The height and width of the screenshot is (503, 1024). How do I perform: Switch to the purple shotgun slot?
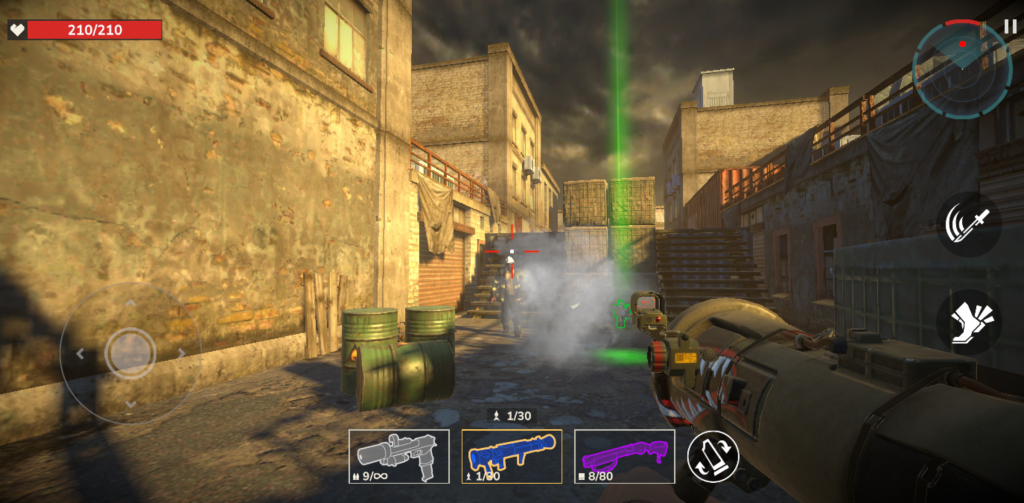[x=624, y=456]
